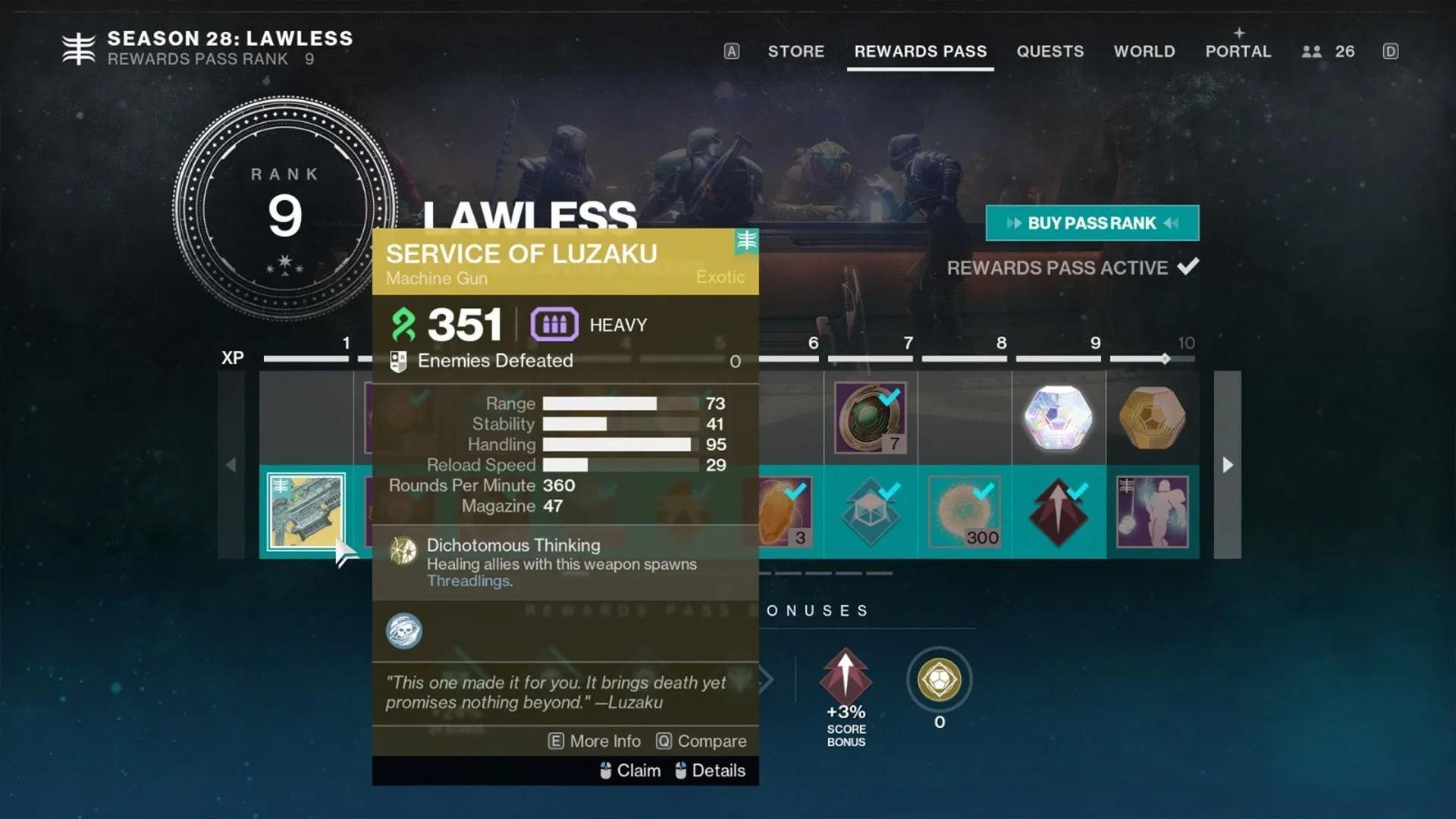The height and width of the screenshot is (819, 1456).
Task: Choose the rank 10 emote reward tile
Action: (1152, 512)
